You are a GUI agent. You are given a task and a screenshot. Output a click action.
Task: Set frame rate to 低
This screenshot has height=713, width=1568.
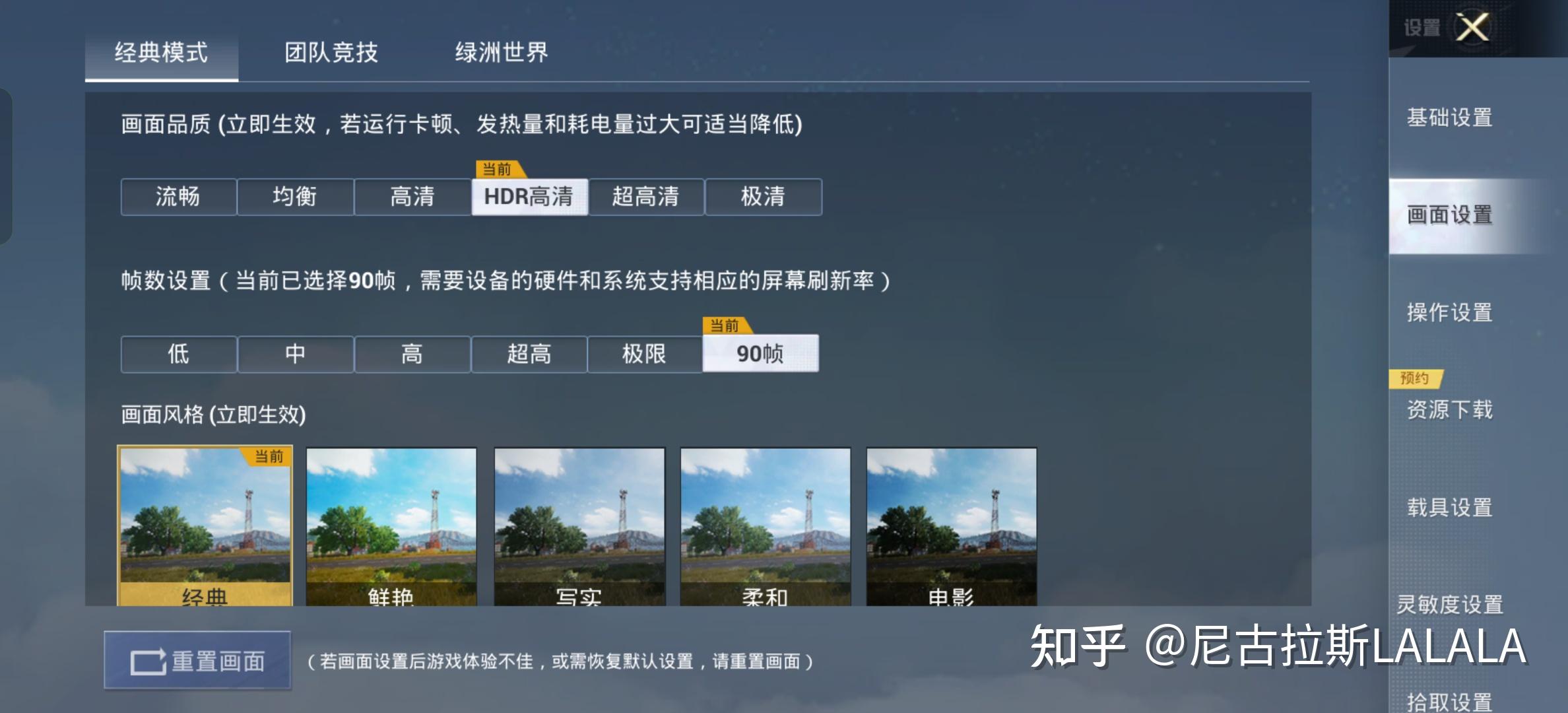(177, 354)
